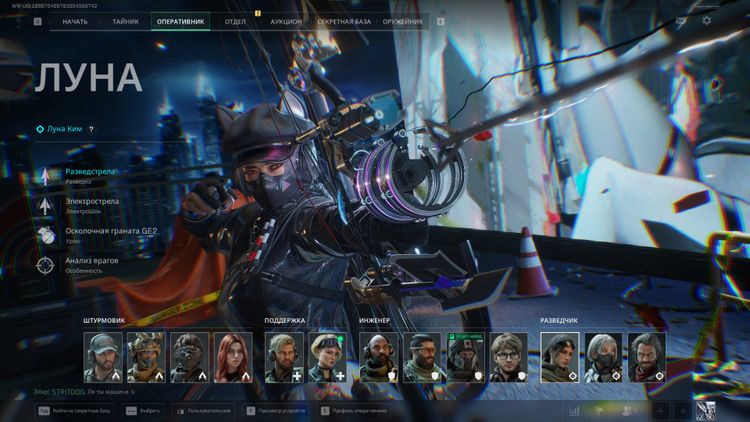Switch to the Тайник tab
This screenshot has width=750, height=422.
point(126,20)
